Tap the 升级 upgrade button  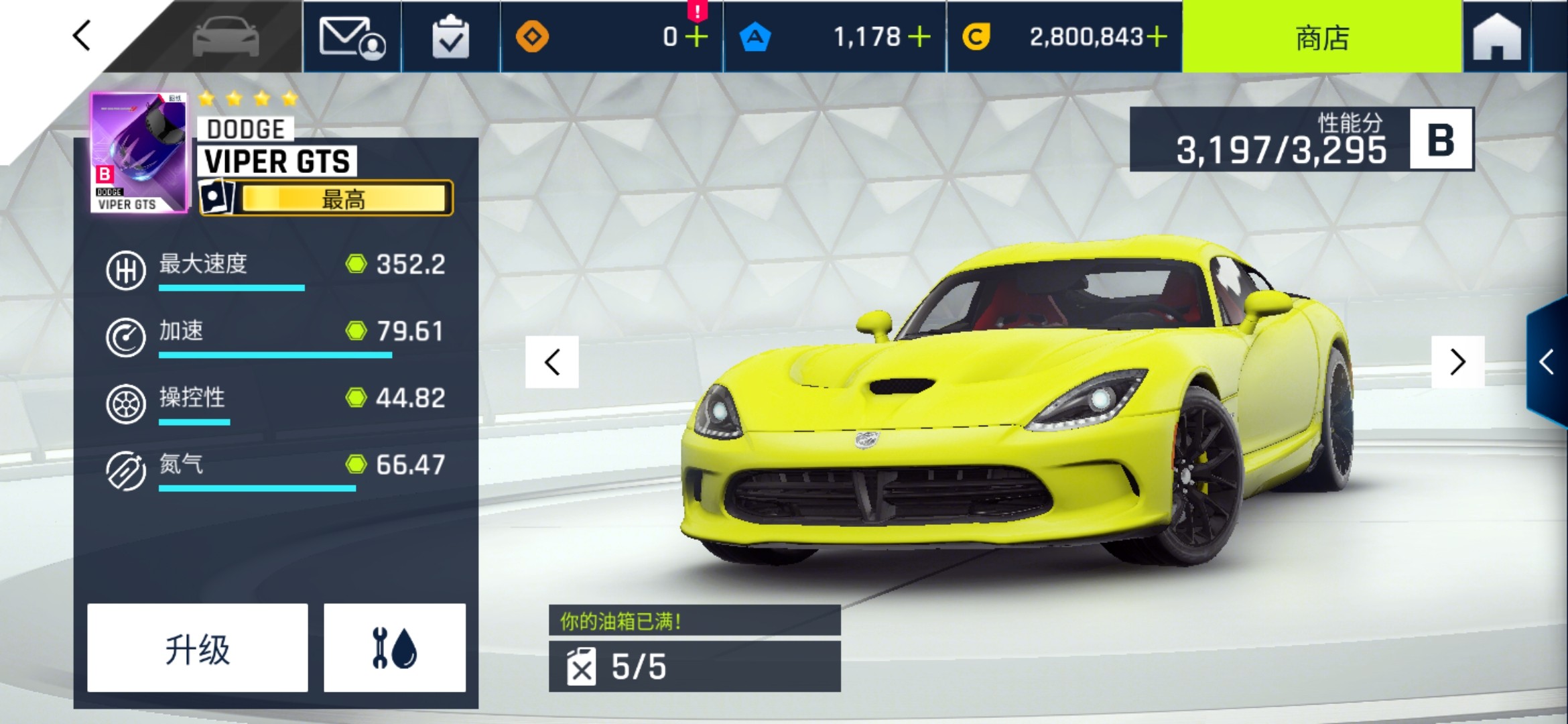(198, 648)
